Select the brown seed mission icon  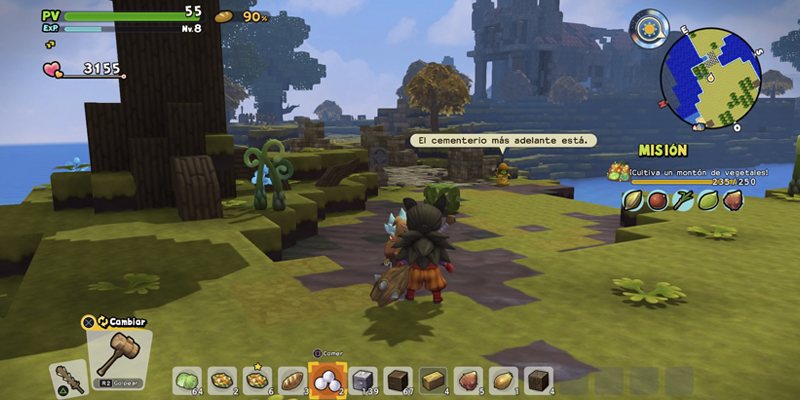(733, 200)
